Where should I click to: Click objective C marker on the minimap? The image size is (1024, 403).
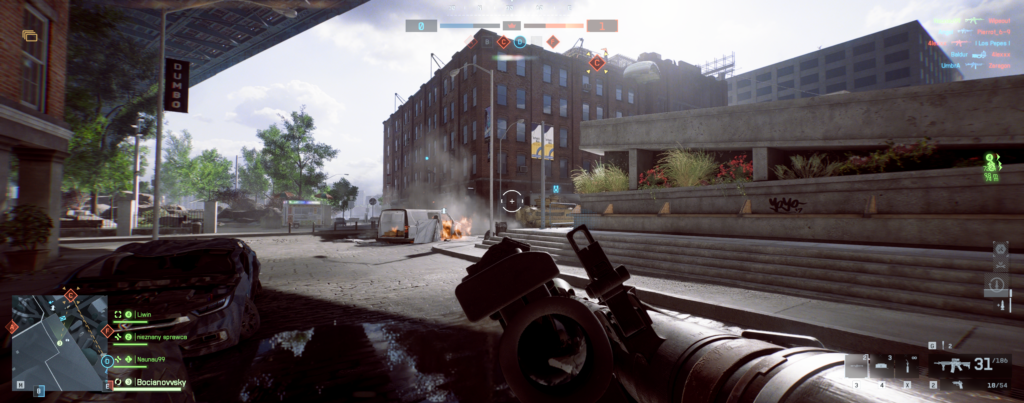(x=71, y=296)
